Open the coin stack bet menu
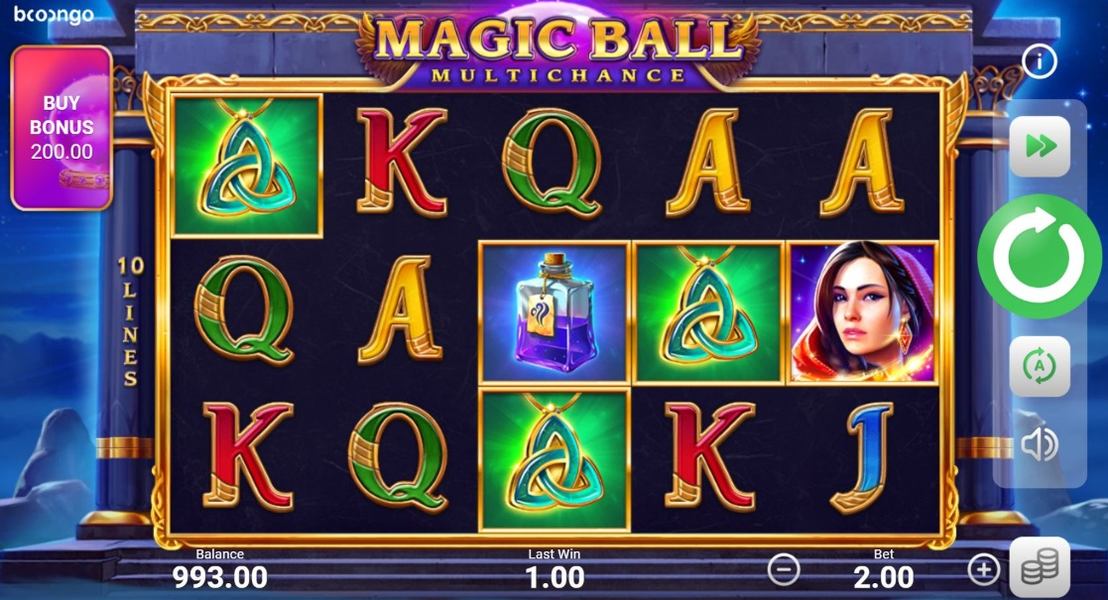Screen dimensions: 1108x600 (1039, 567)
